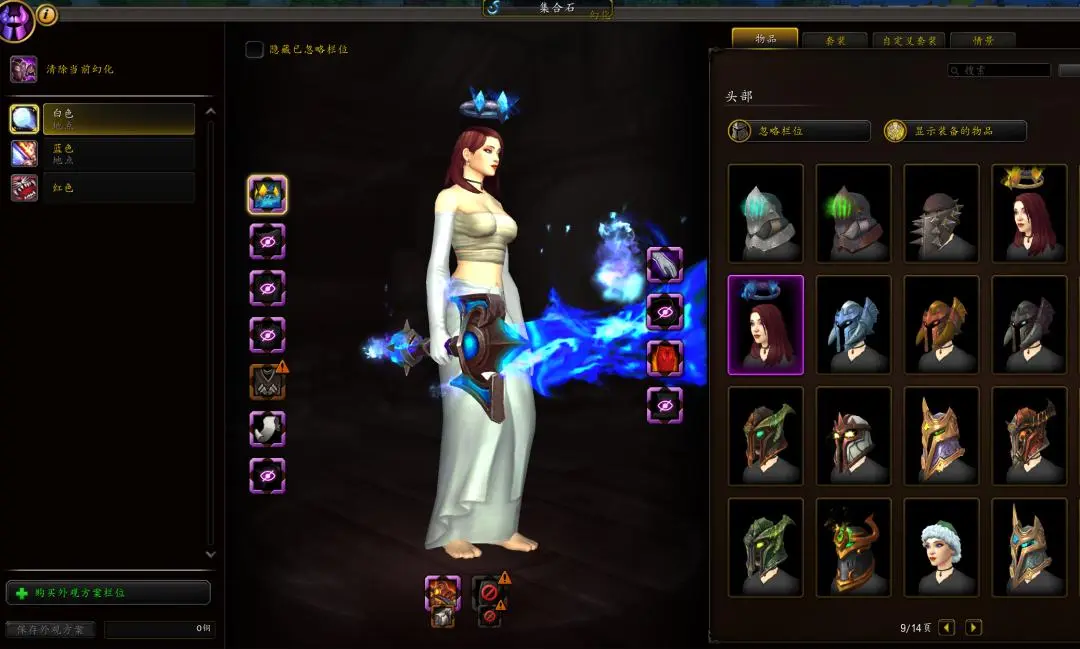Tick the 隐藏已忽略栏位 checkbox
The image size is (1080, 649).
(255, 49)
